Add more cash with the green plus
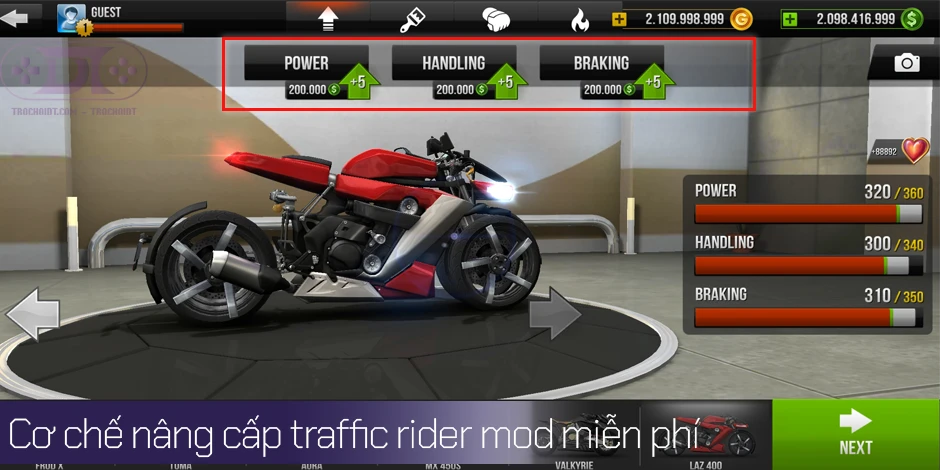Image resolution: width=941 pixels, height=470 pixels. point(791,19)
